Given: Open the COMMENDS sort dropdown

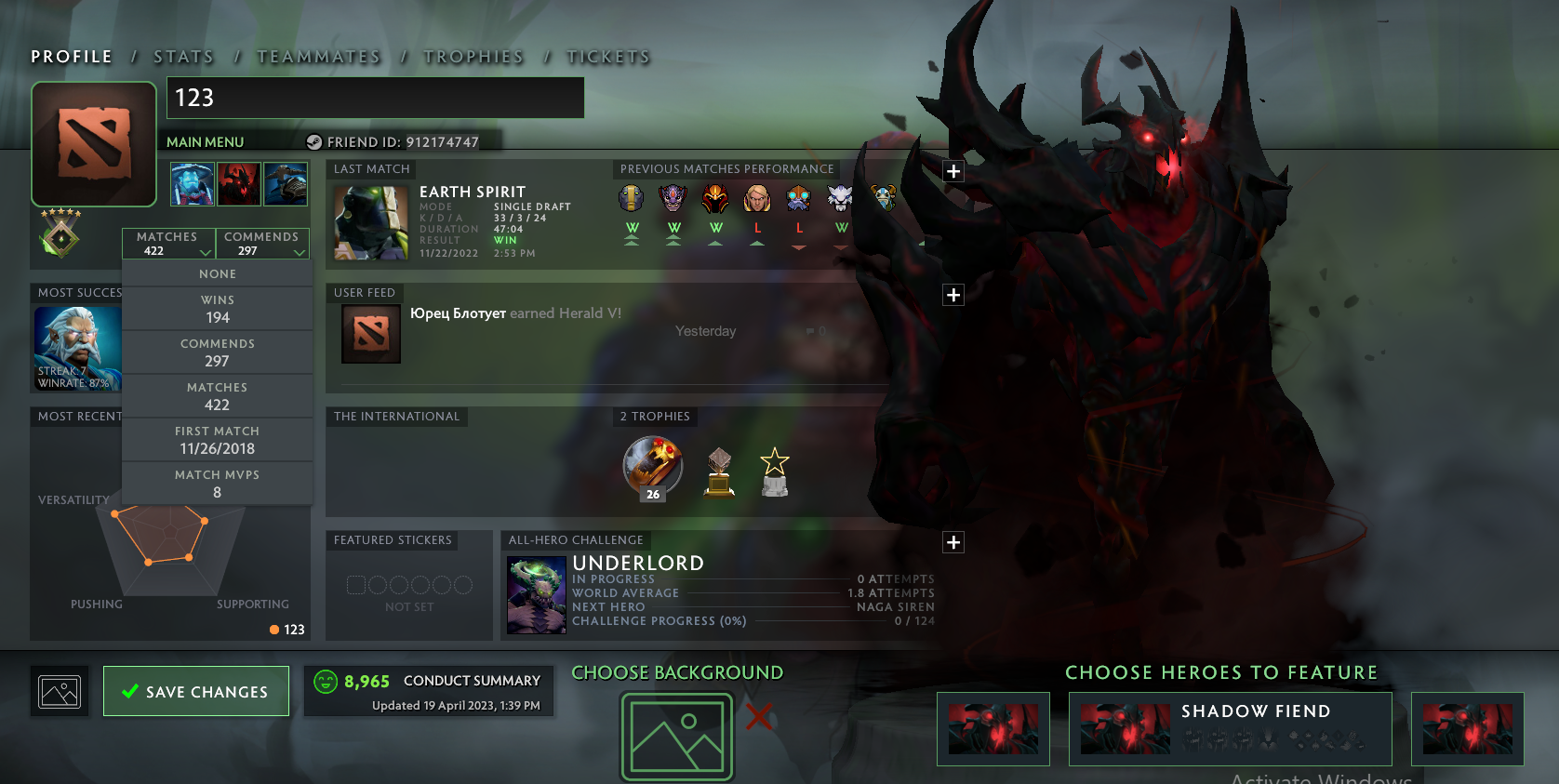Looking at the screenshot, I should (263, 243).
